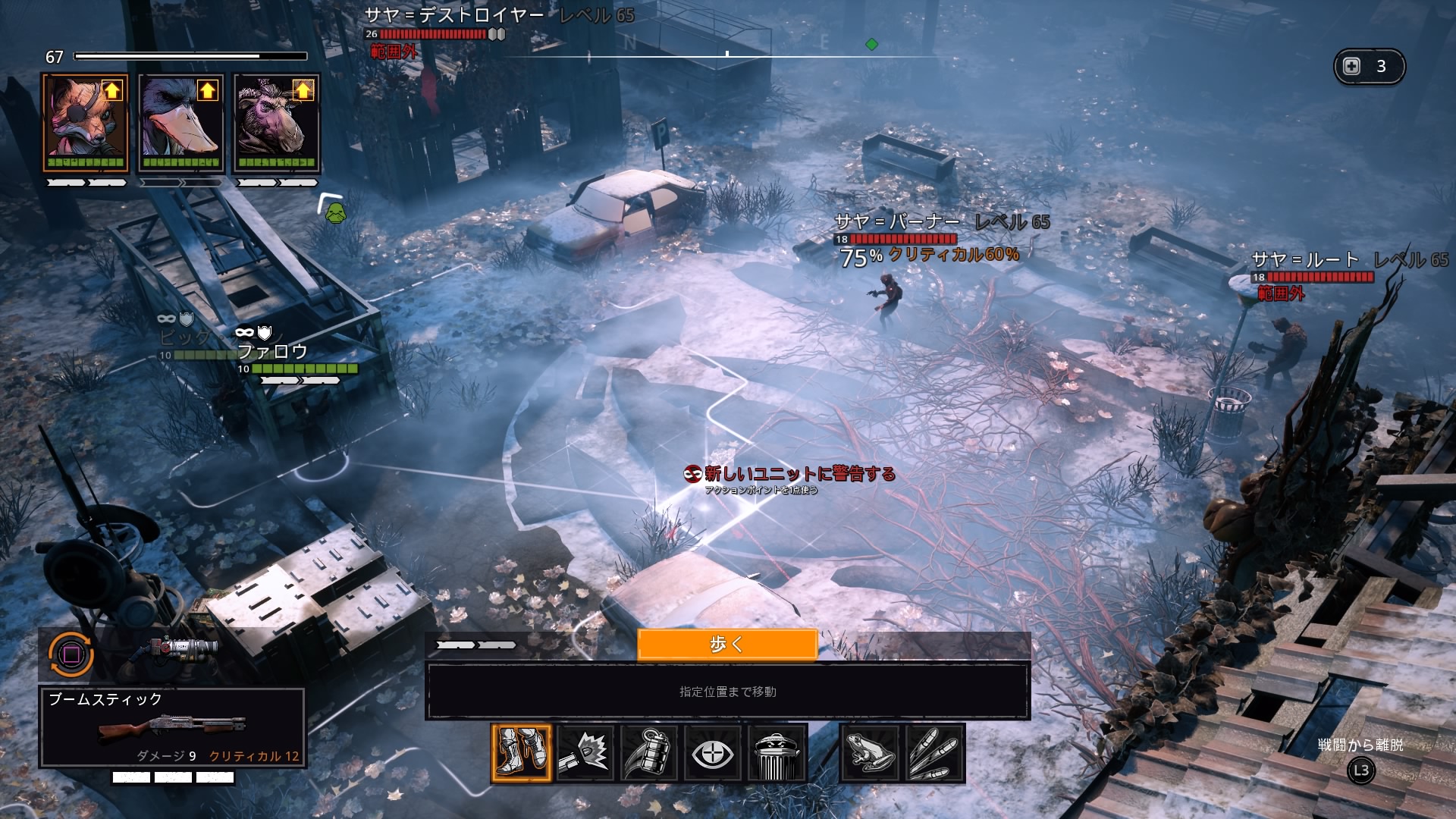Select the fox character portrait with eyepatch
This screenshot has height=819, width=1456.
click(85, 124)
